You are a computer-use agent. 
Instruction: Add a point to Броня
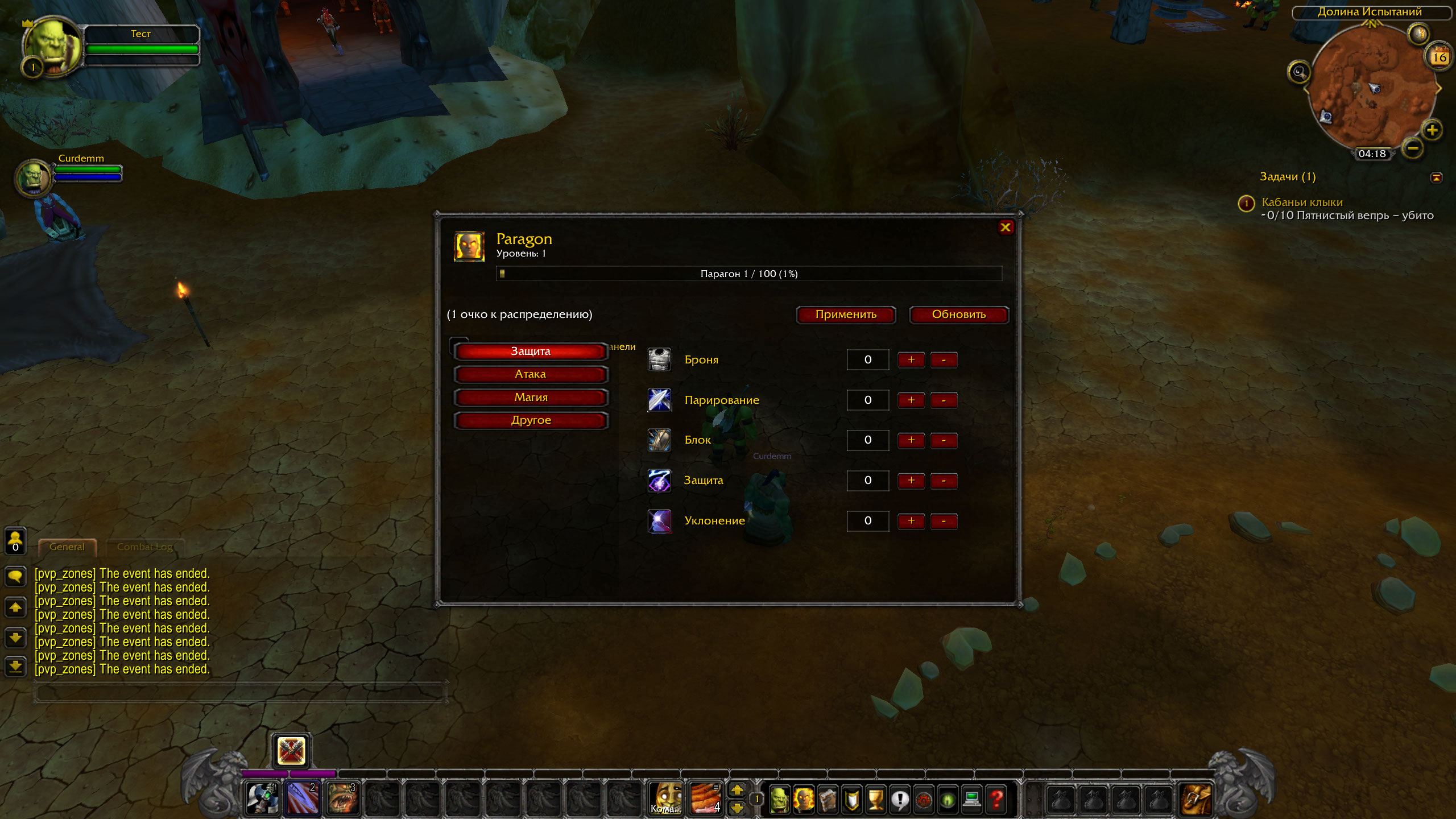(911, 360)
